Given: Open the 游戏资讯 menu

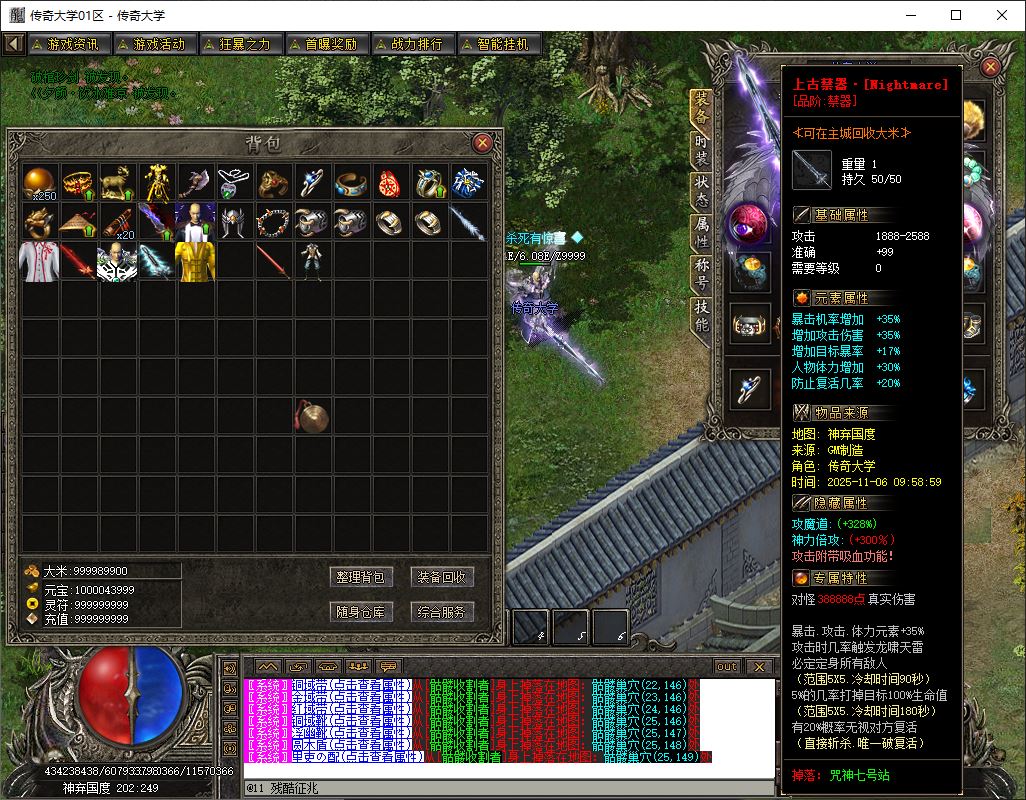Looking at the screenshot, I should click(x=67, y=44).
